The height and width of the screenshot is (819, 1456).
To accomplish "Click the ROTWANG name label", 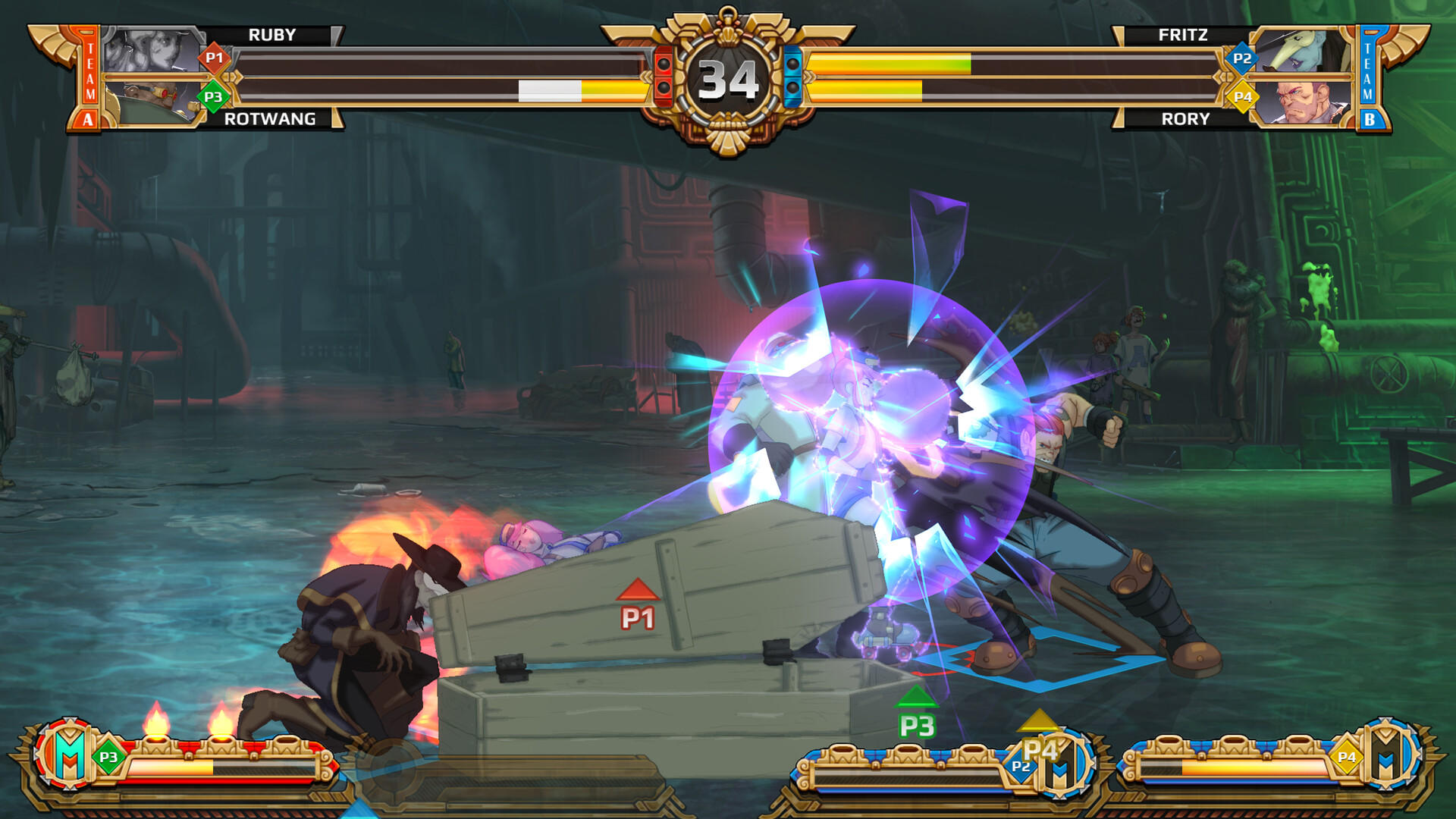I will [x=269, y=119].
